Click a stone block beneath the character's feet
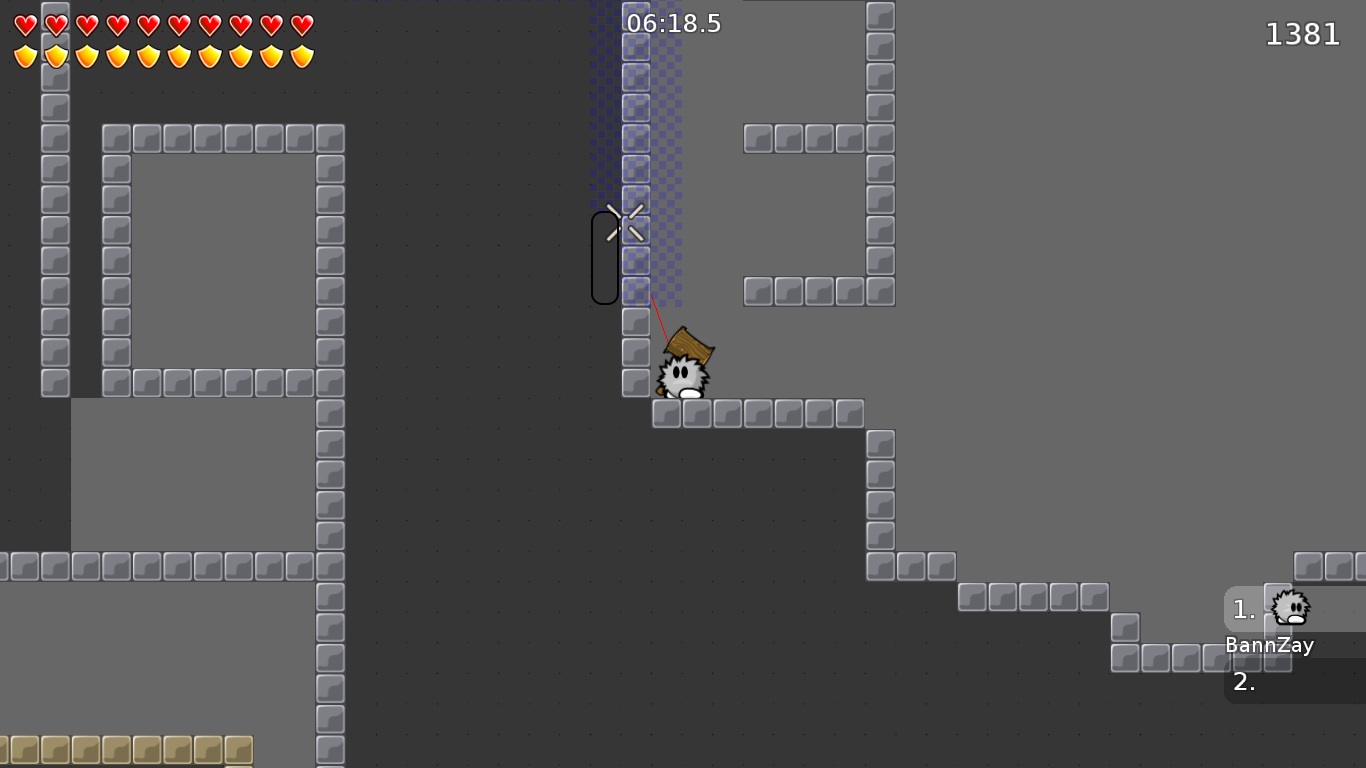The width and height of the screenshot is (1366, 768). [695, 410]
